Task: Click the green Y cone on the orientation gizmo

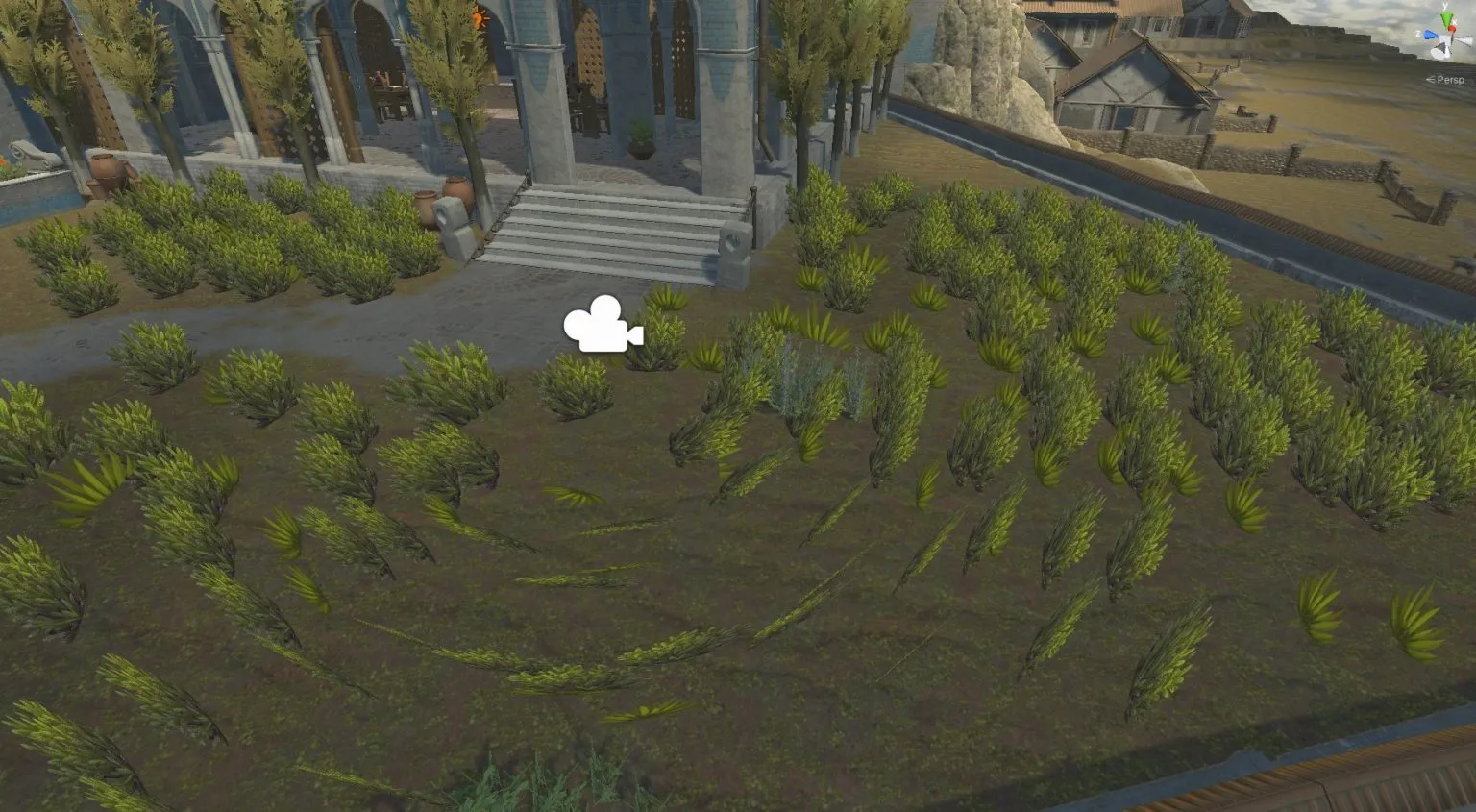Action: coord(1446,16)
